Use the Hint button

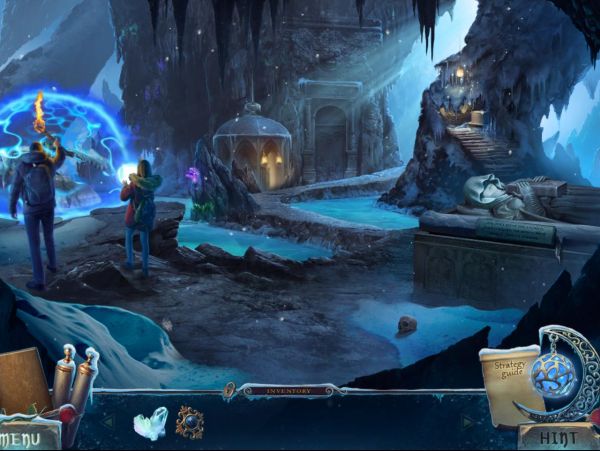(551, 437)
